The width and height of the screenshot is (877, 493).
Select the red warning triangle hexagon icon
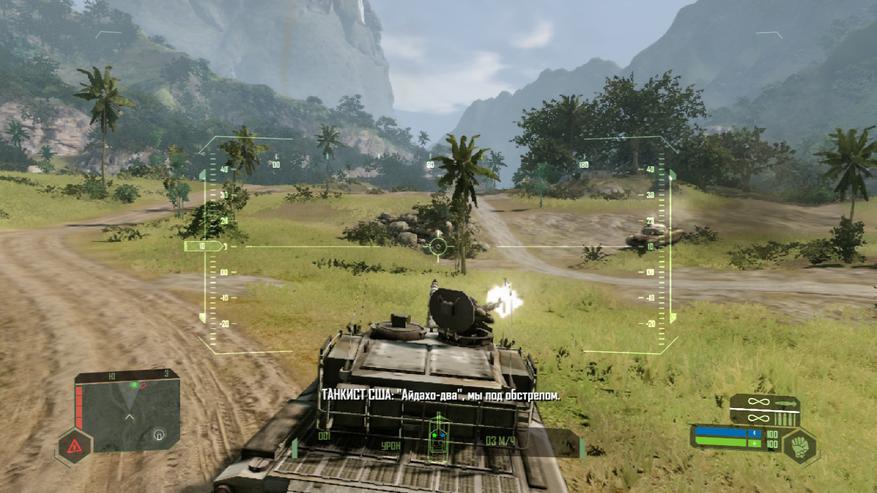click(x=75, y=447)
